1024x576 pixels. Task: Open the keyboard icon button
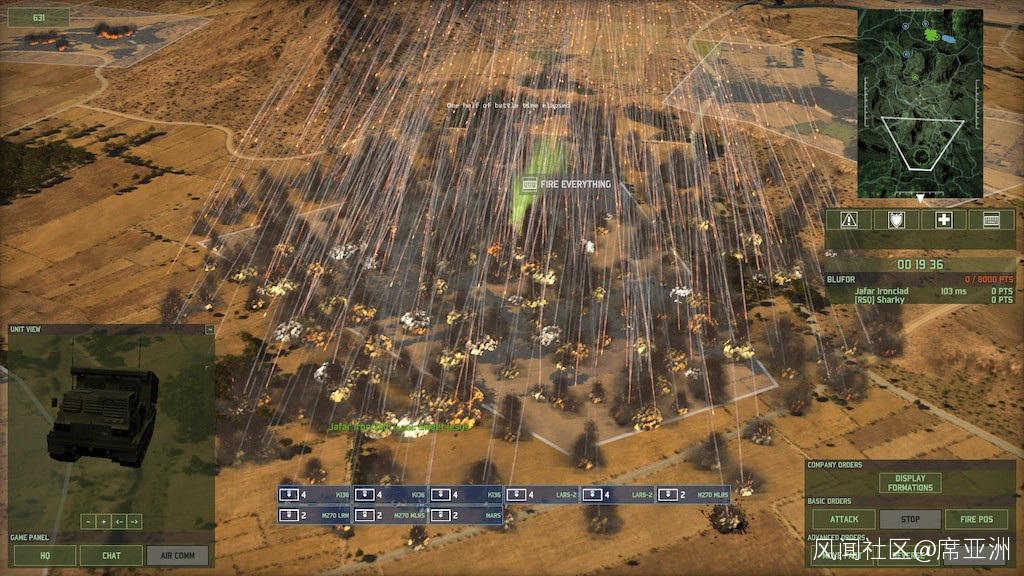(x=991, y=219)
